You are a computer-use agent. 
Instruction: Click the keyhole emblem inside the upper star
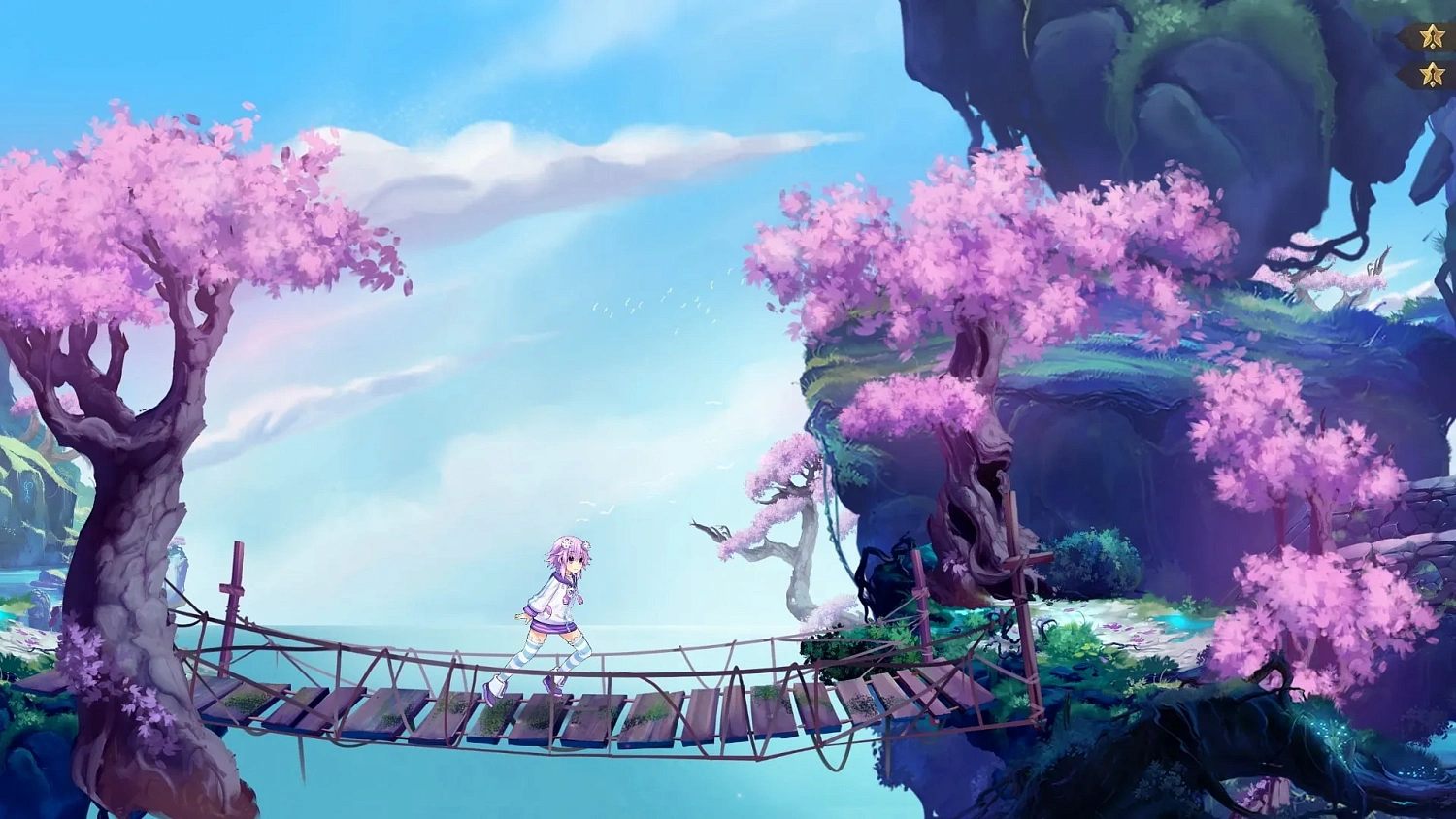click(1433, 35)
